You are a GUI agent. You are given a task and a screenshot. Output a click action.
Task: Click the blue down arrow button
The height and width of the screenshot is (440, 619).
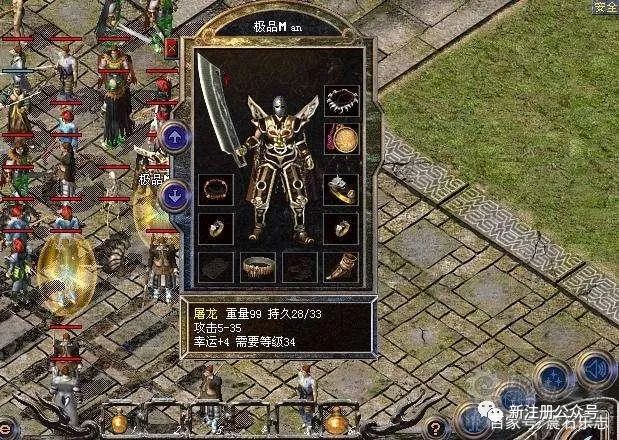(175, 196)
